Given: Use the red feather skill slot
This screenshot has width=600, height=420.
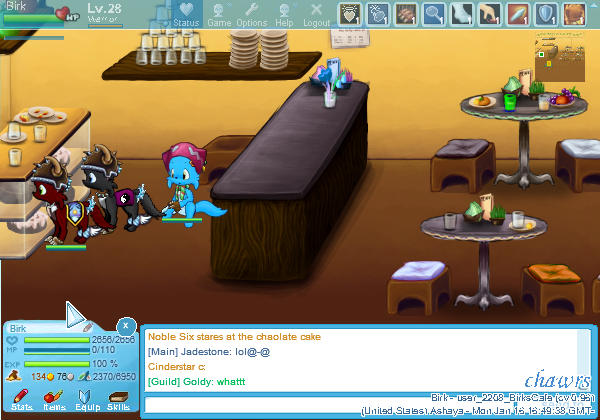Looking at the screenshot, I should coord(519,13).
